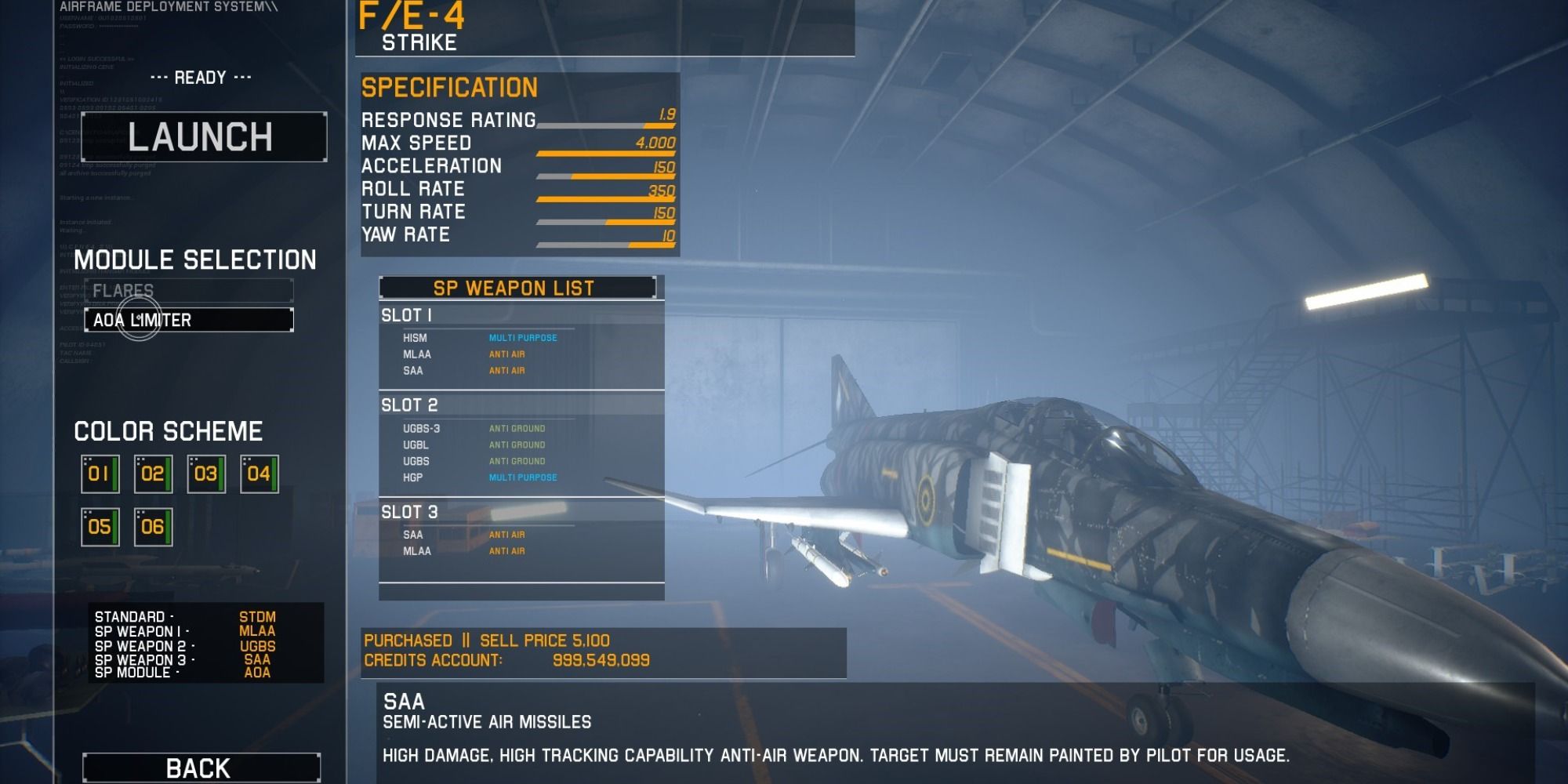Select color scheme 06
Viewport: 1568px width, 784px height.
coord(152,527)
